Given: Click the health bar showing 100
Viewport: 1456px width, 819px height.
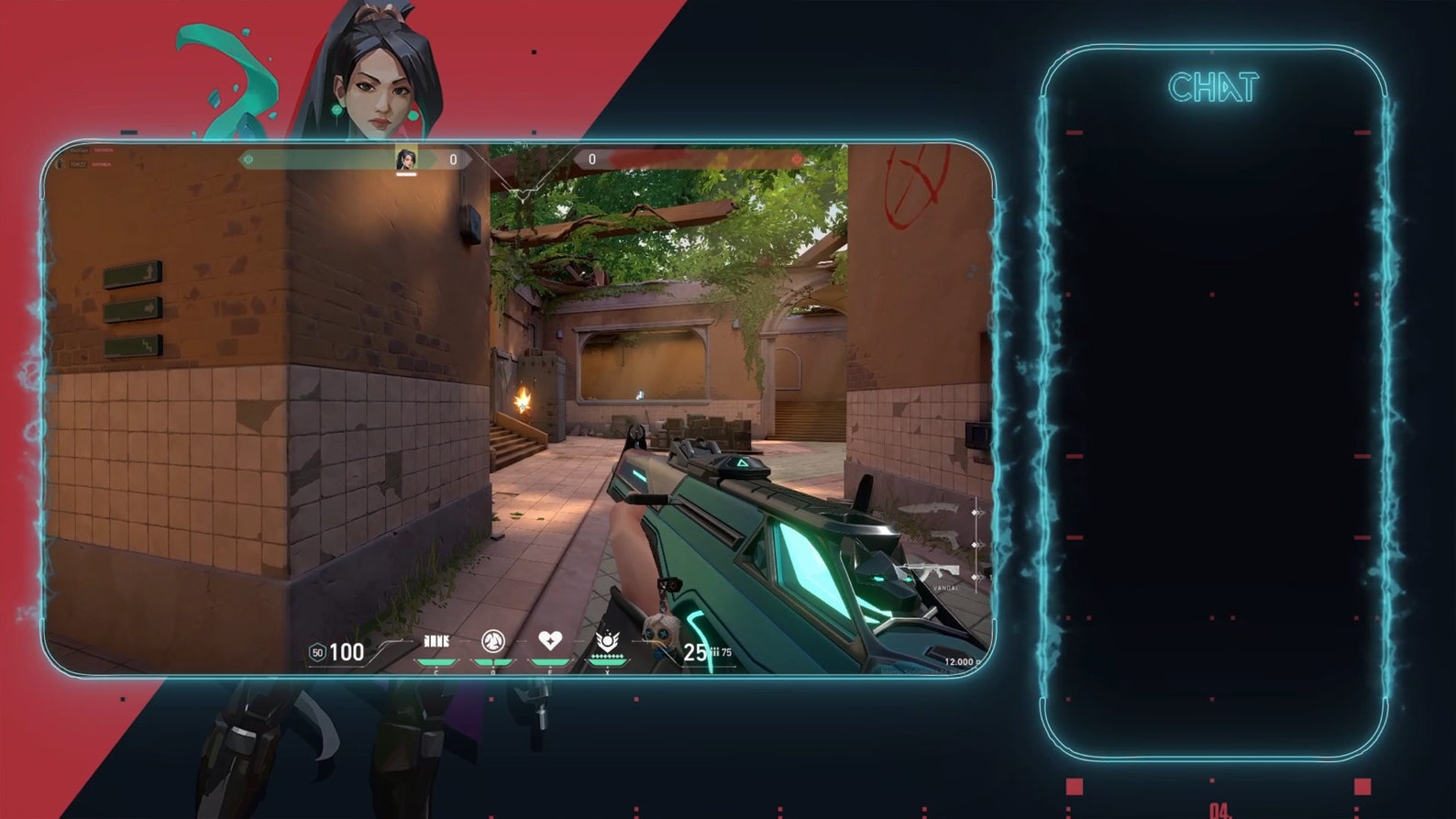Looking at the screenshot, I should [347, 653].
